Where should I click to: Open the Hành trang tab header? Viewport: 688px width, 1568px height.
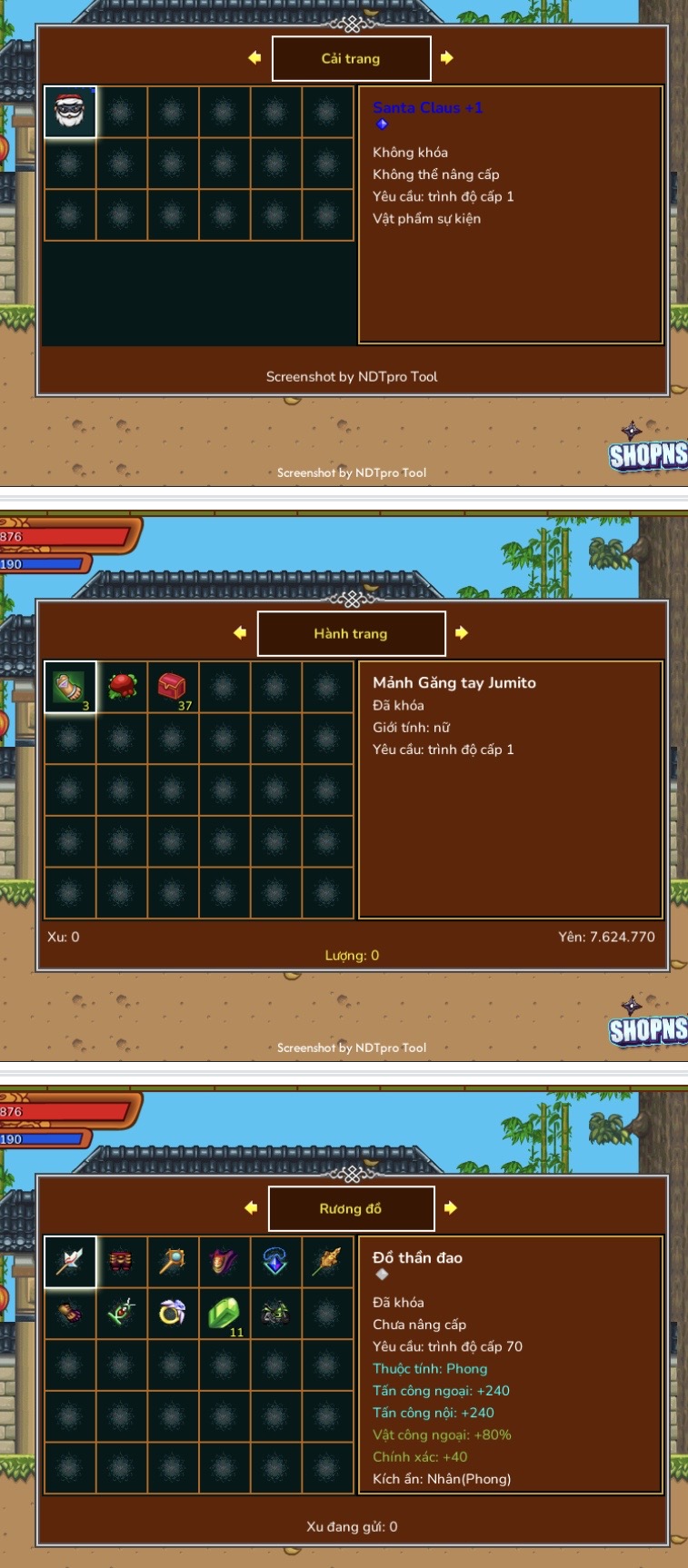351,633
